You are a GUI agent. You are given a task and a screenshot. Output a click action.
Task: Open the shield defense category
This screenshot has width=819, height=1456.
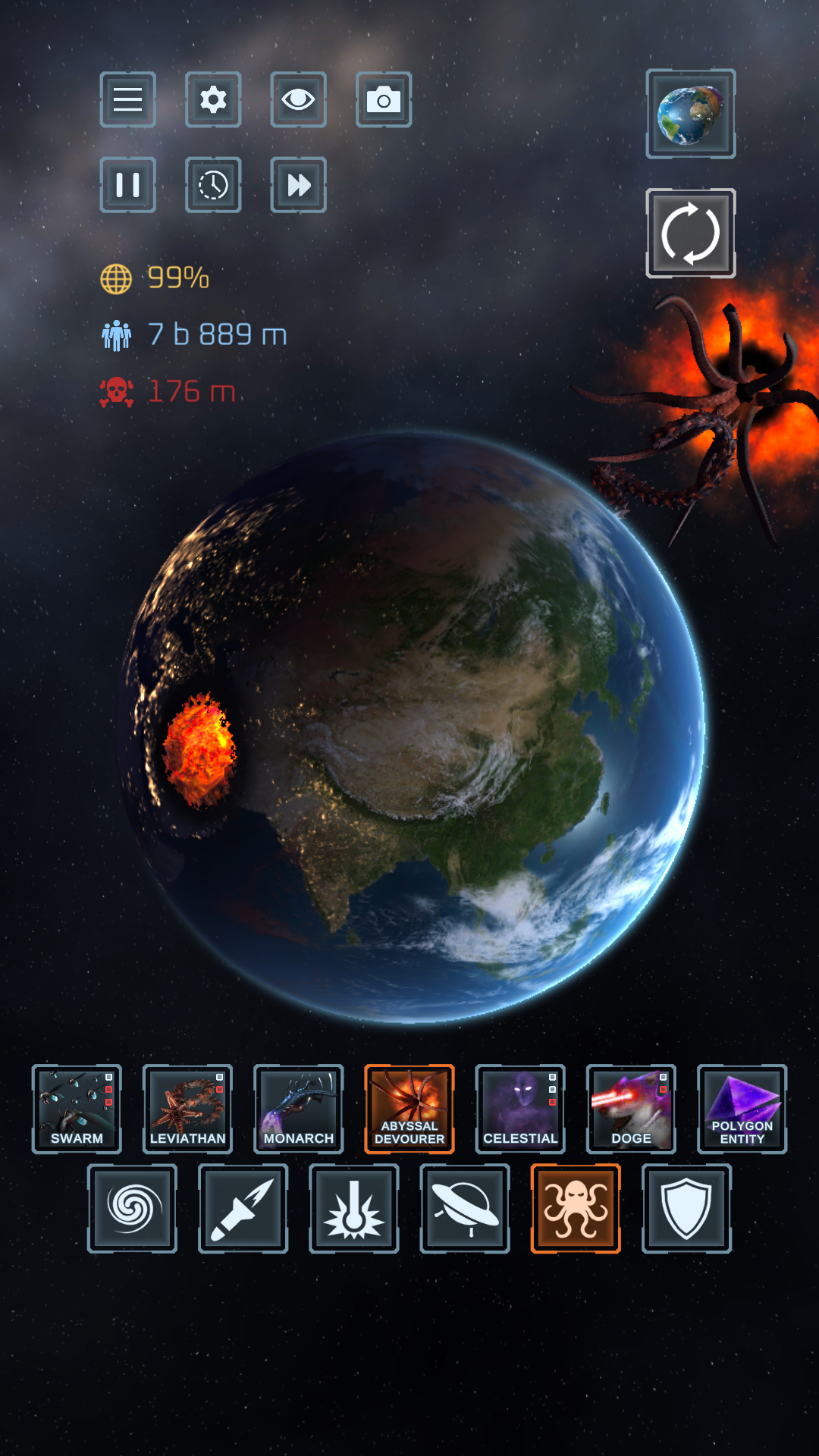tap(686, 1208)
